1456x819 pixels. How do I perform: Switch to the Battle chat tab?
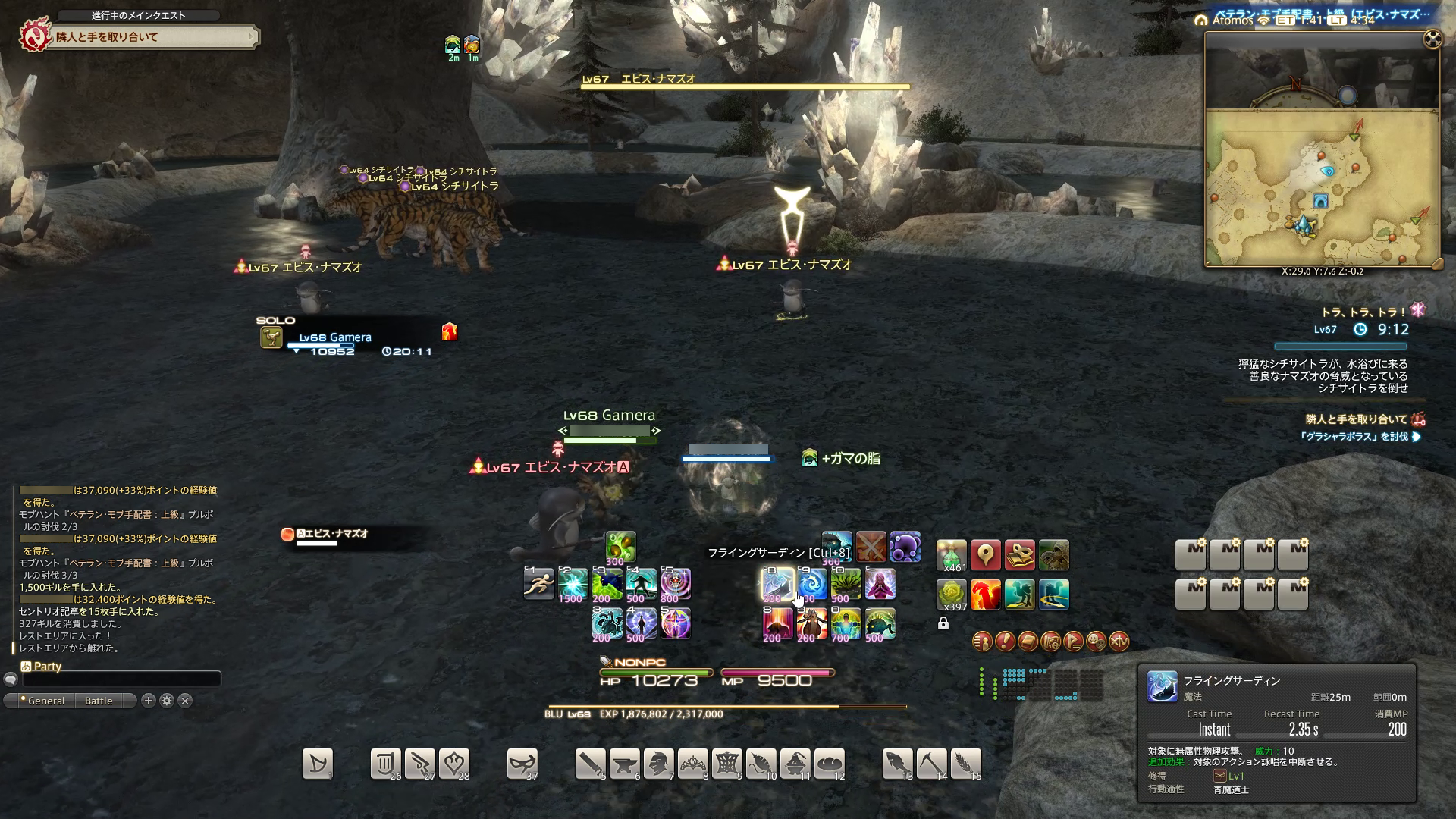click(x=99, y=701)
